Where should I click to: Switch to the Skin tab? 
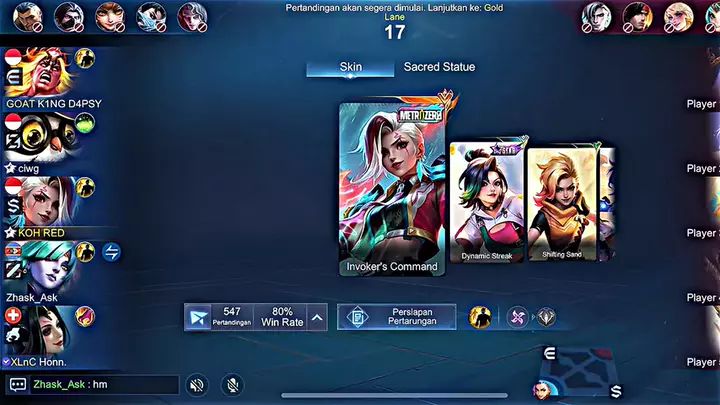coord(351,67)
